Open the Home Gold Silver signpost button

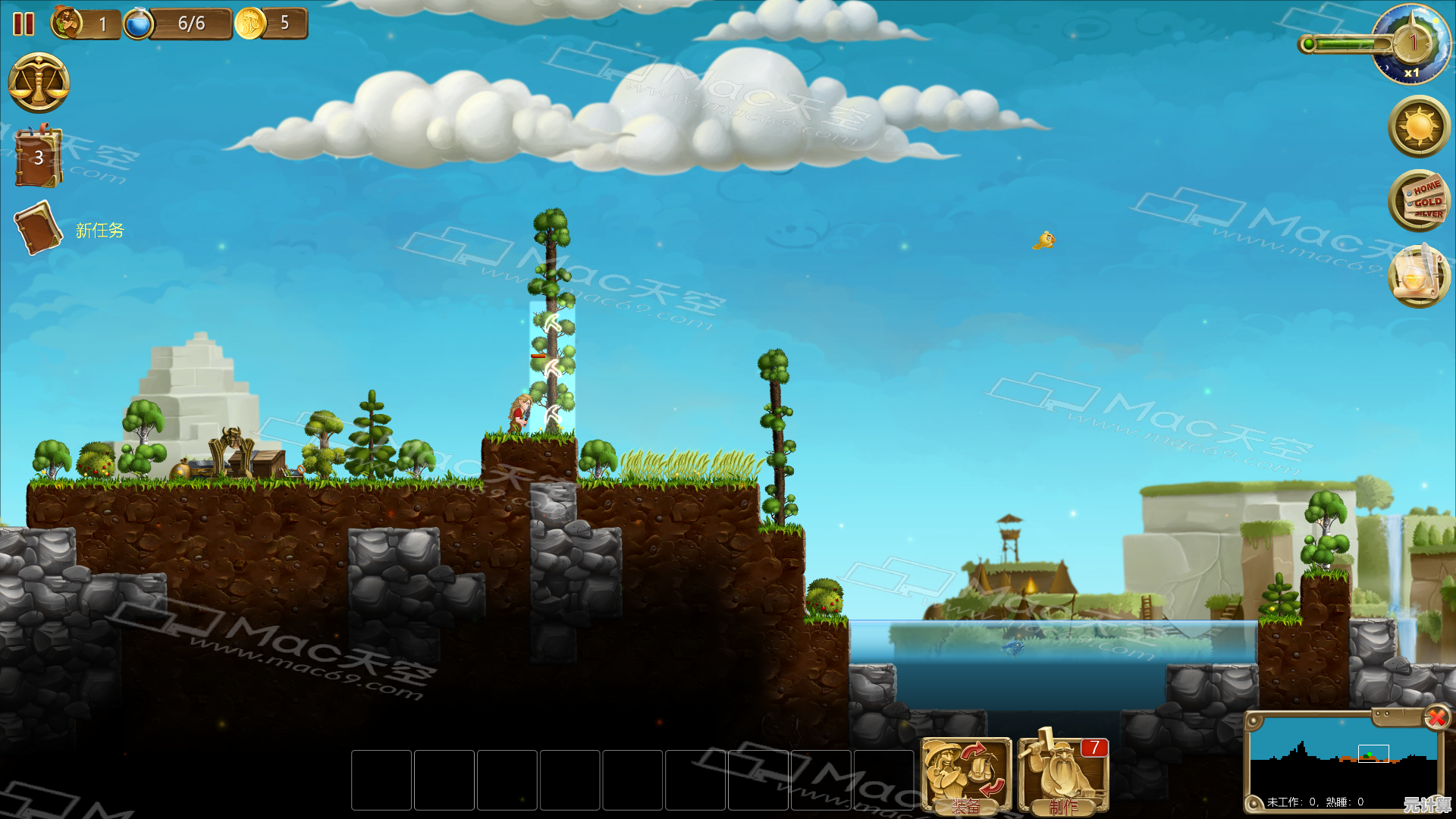click(x=1419, y=201)
